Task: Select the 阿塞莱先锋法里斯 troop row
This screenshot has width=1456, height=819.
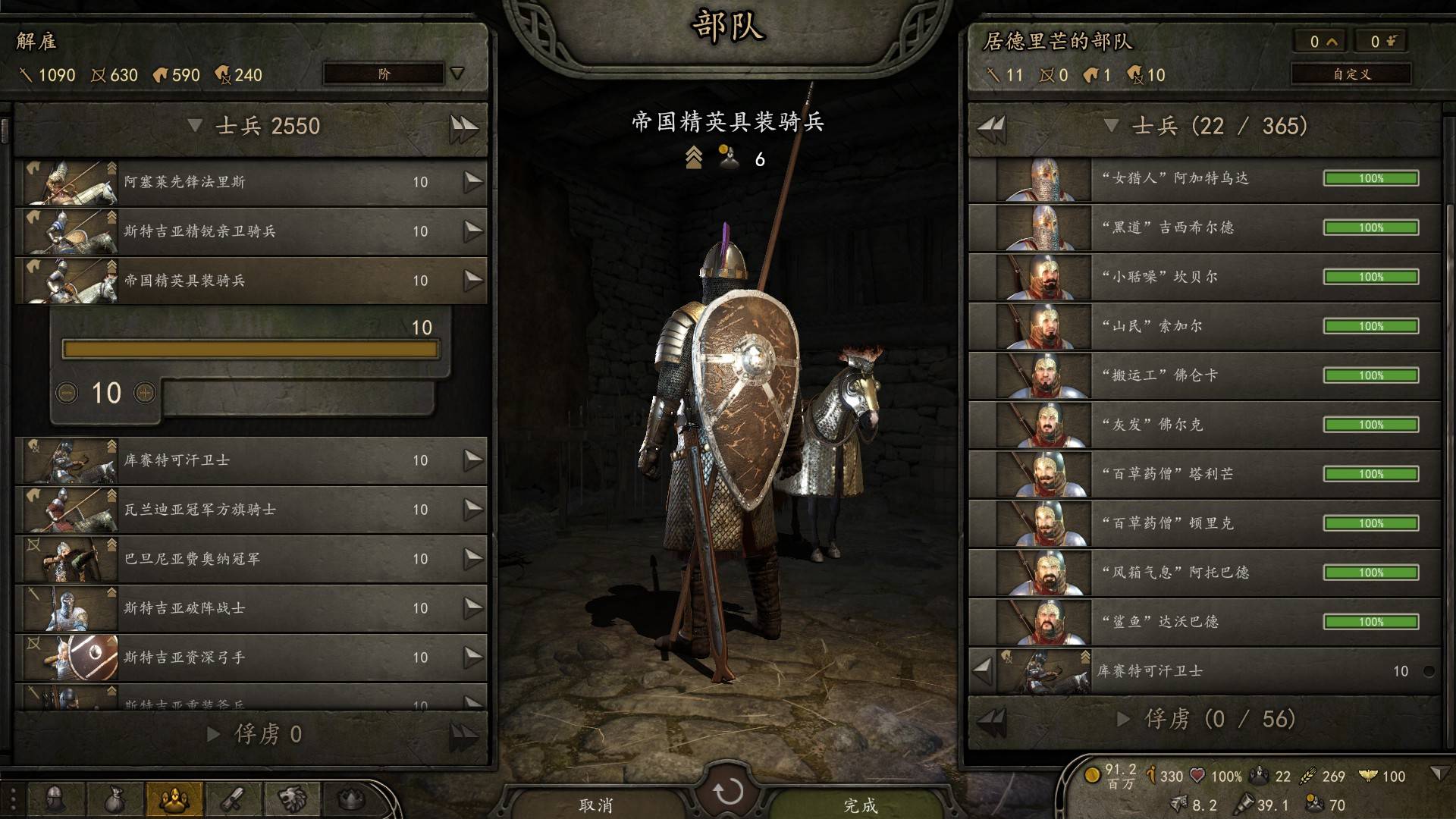Action: click(x=250, y=182)
